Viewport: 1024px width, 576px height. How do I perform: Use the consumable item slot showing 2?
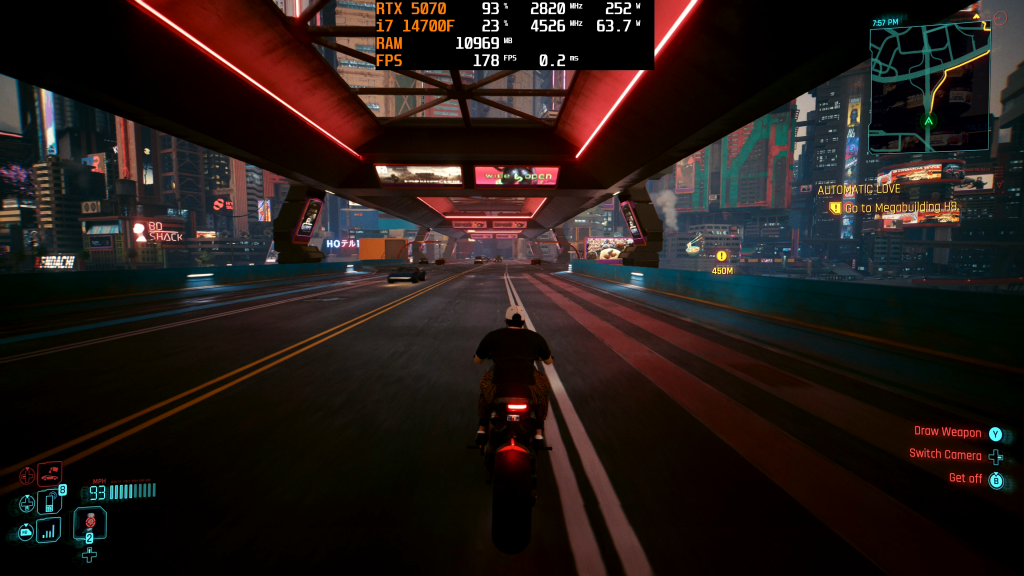click(x=89, y=522)
